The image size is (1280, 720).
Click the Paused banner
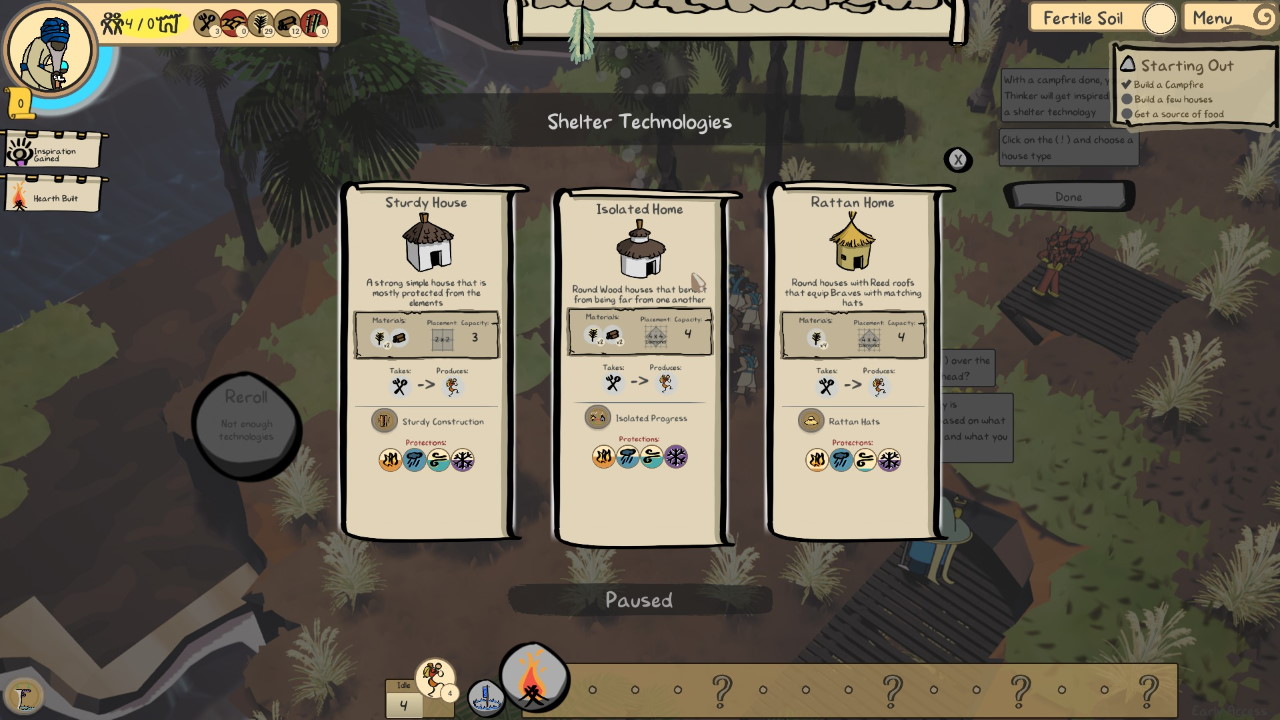coord(639,600)
